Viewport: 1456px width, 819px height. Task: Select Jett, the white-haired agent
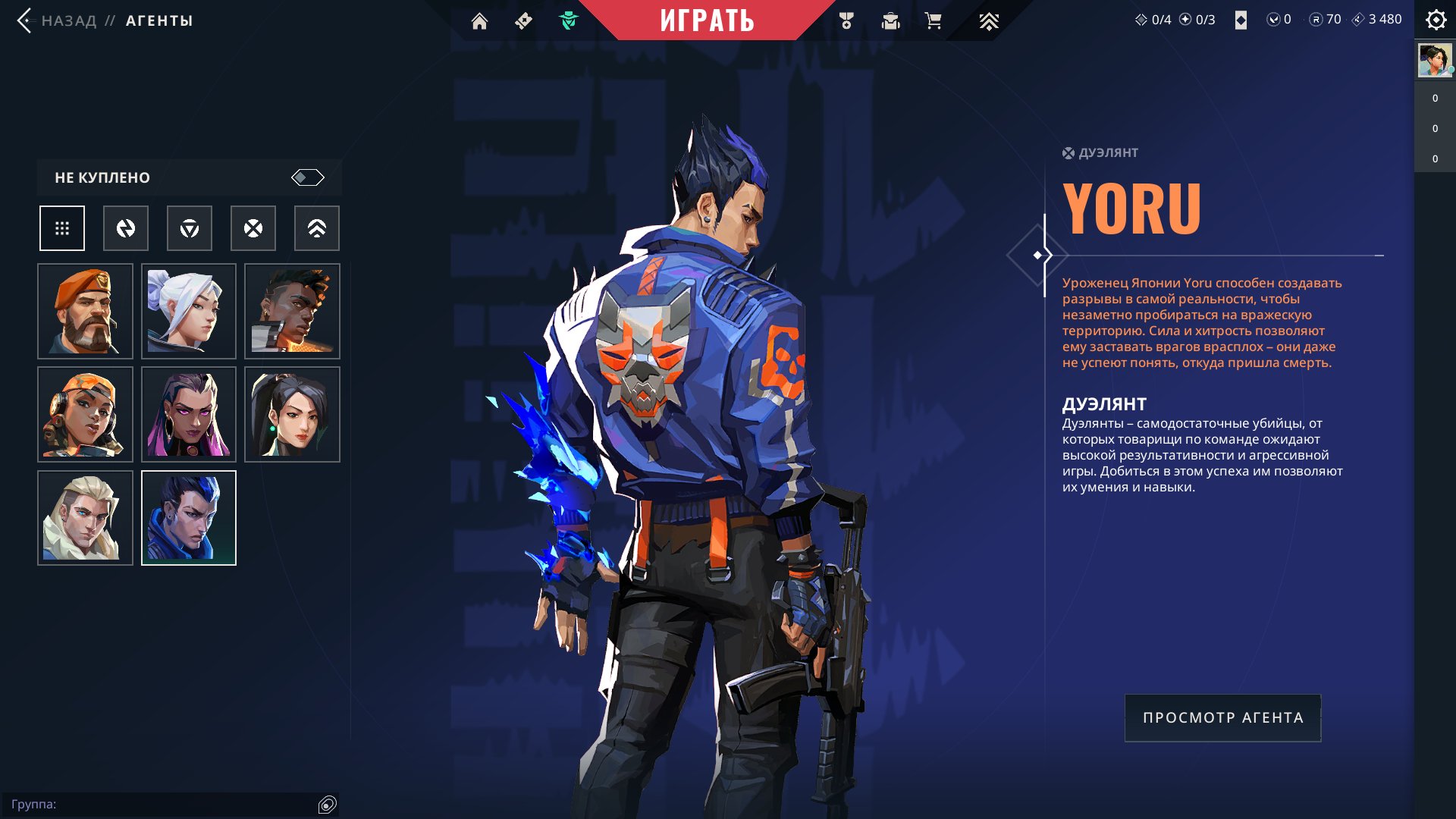(189, 312)
